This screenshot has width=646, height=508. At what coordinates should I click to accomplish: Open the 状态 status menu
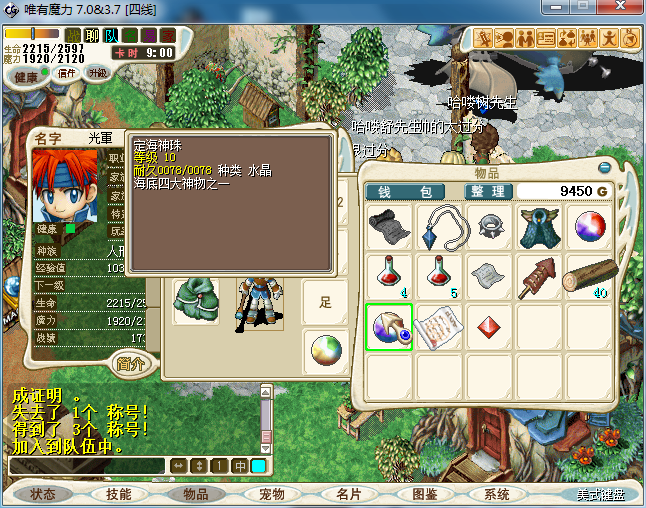click(43, 494)
